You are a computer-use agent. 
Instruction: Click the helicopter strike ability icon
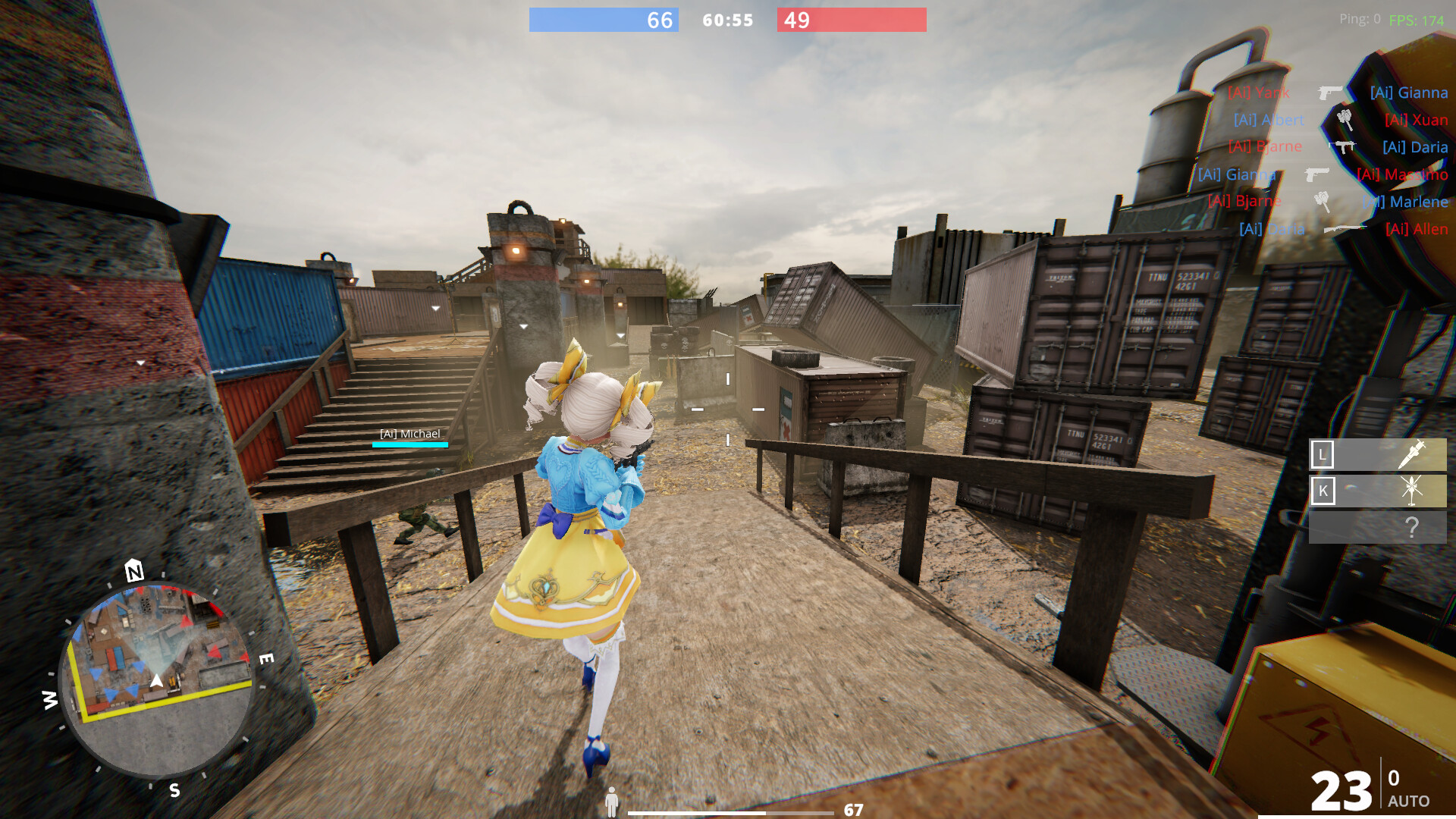pos(1412,491)
